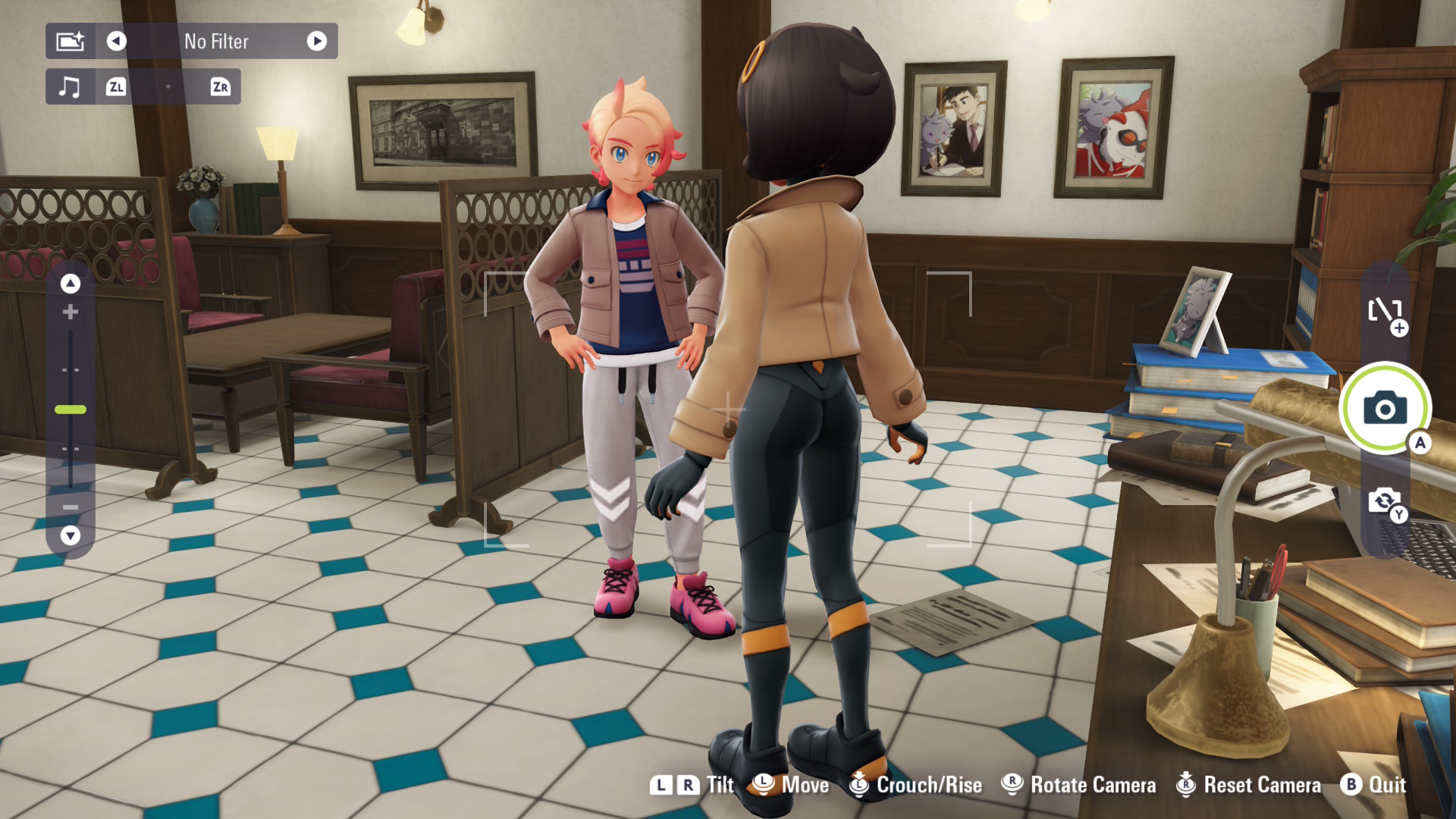Flip the camera with the switch-camera icon
This screenshot has width=1456, height=819.
[x=1385, y=501]
